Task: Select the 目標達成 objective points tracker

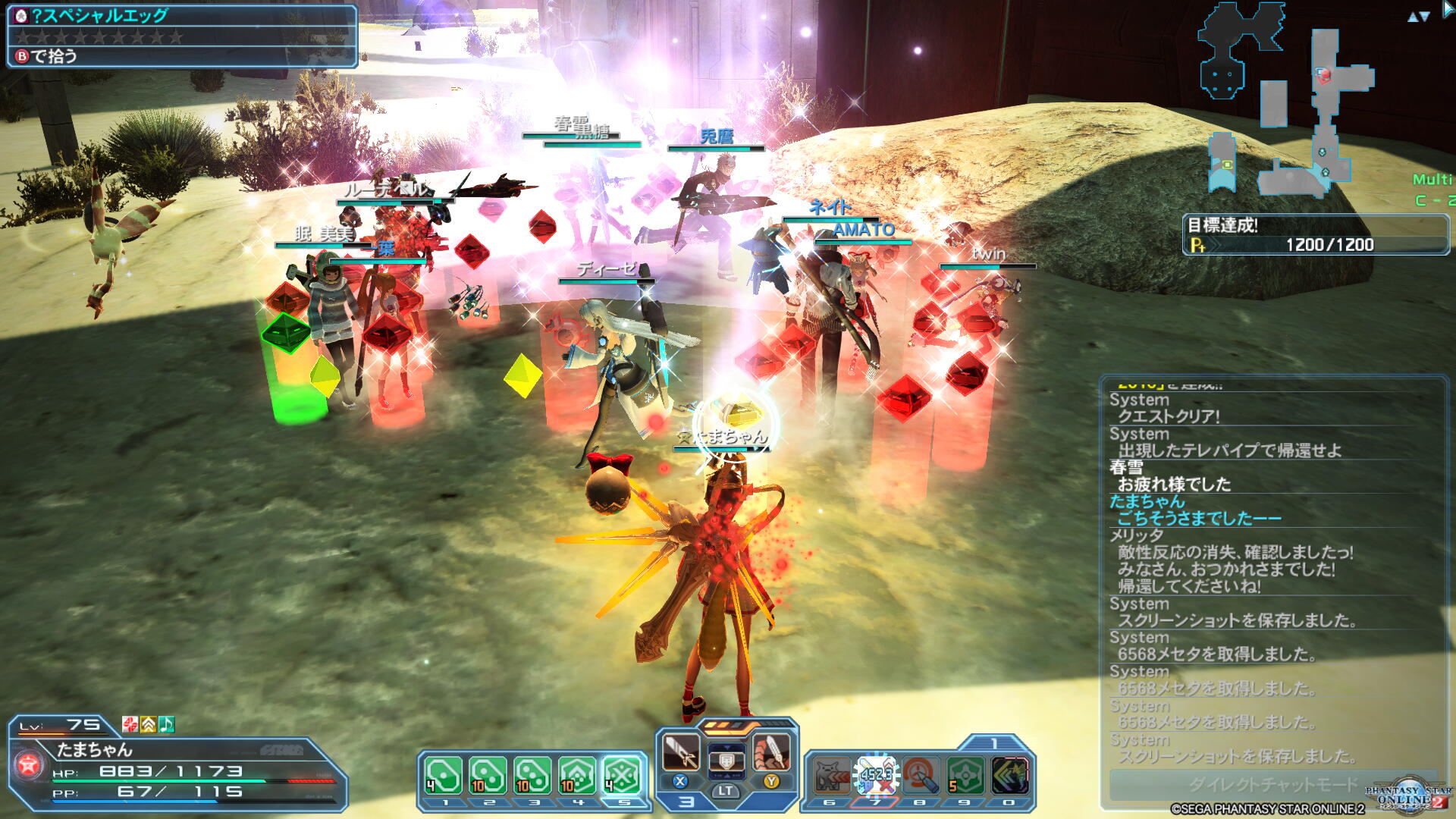Action: 1316,235
